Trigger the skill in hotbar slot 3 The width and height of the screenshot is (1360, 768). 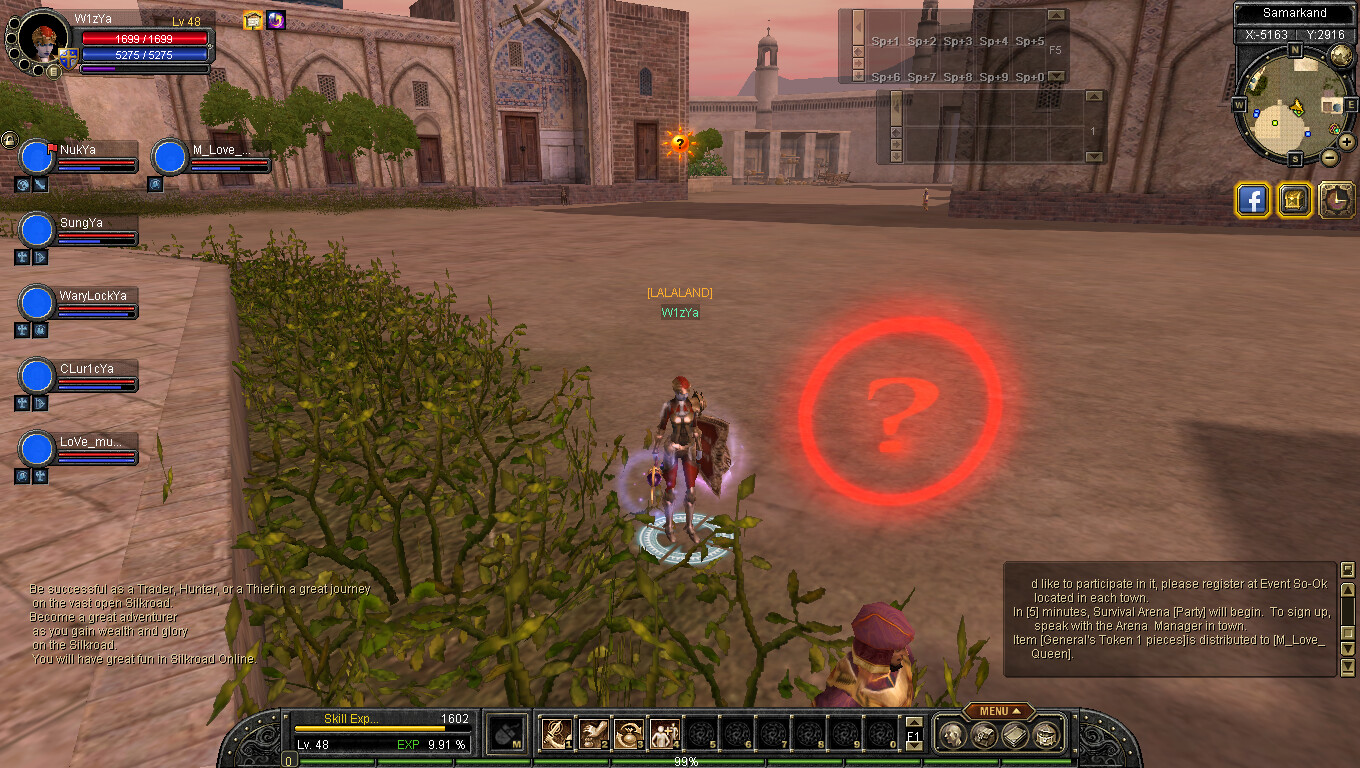click(x=629, y=734)
